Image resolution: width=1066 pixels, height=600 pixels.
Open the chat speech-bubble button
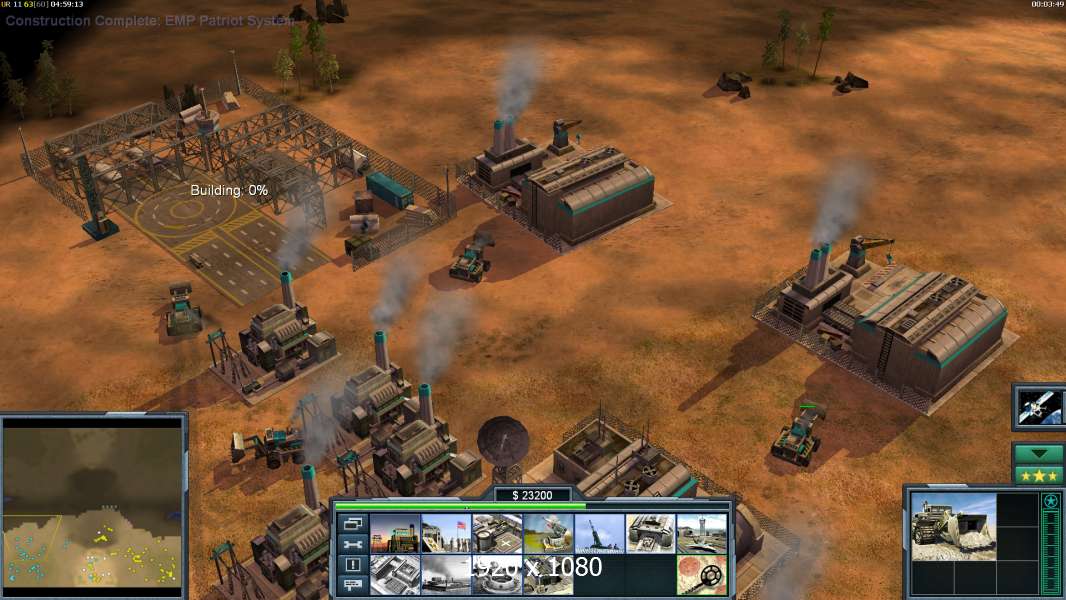pos(352,585)
